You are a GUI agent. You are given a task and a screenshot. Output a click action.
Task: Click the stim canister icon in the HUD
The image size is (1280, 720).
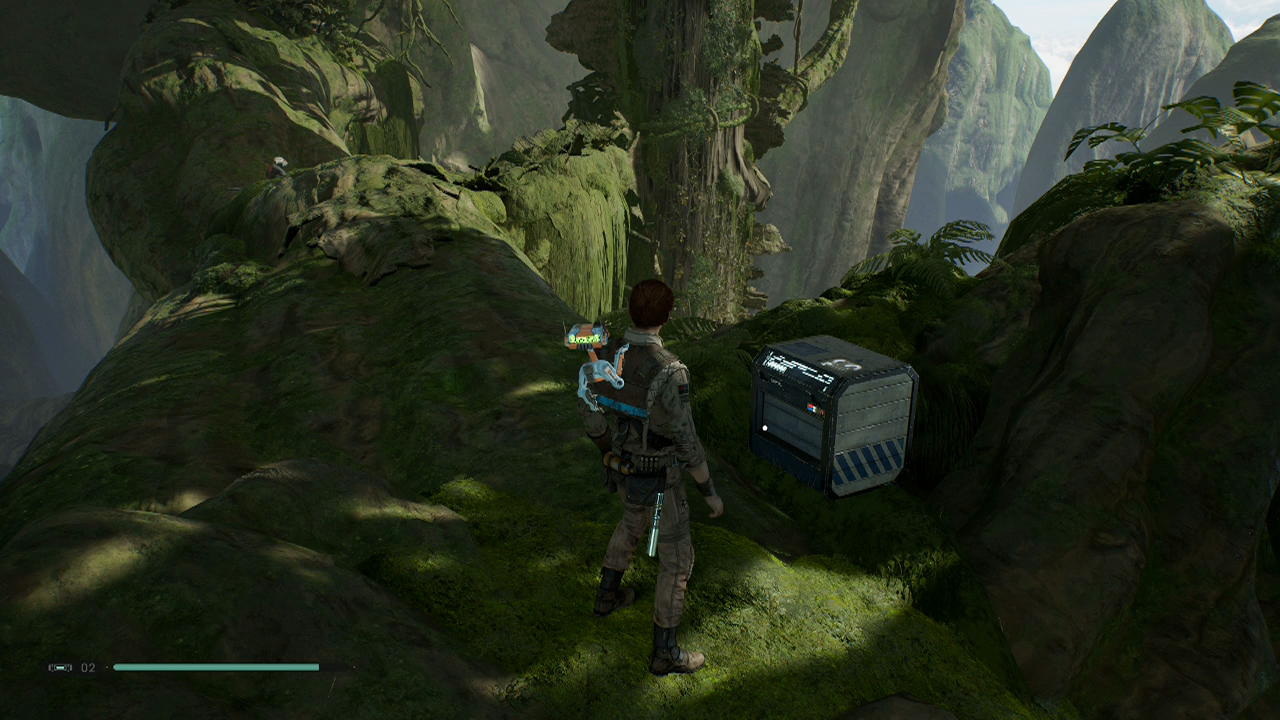[x=60, y=667]
